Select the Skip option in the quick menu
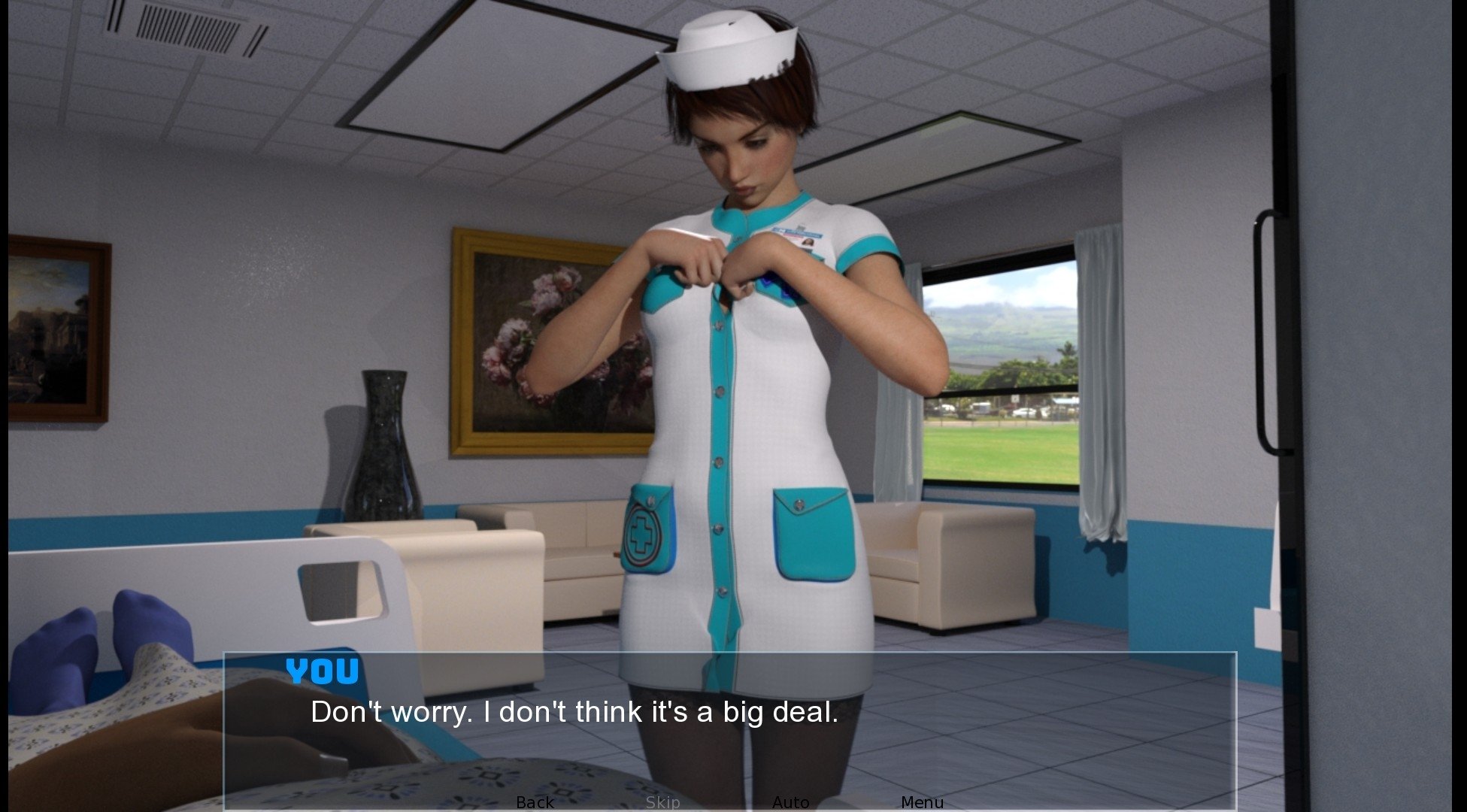This screenshot has height=812, width=1467. click(662, 802)
